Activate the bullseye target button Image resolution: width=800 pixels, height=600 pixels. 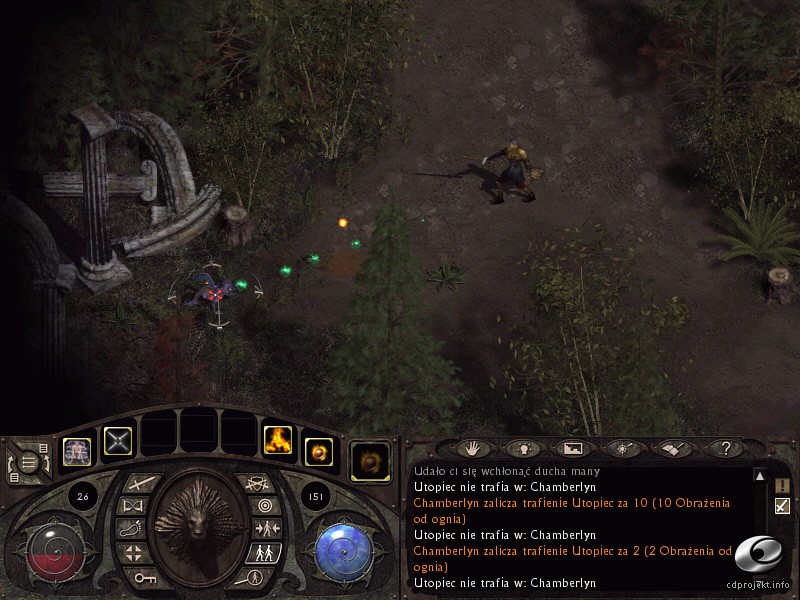[x=264, y=505]
